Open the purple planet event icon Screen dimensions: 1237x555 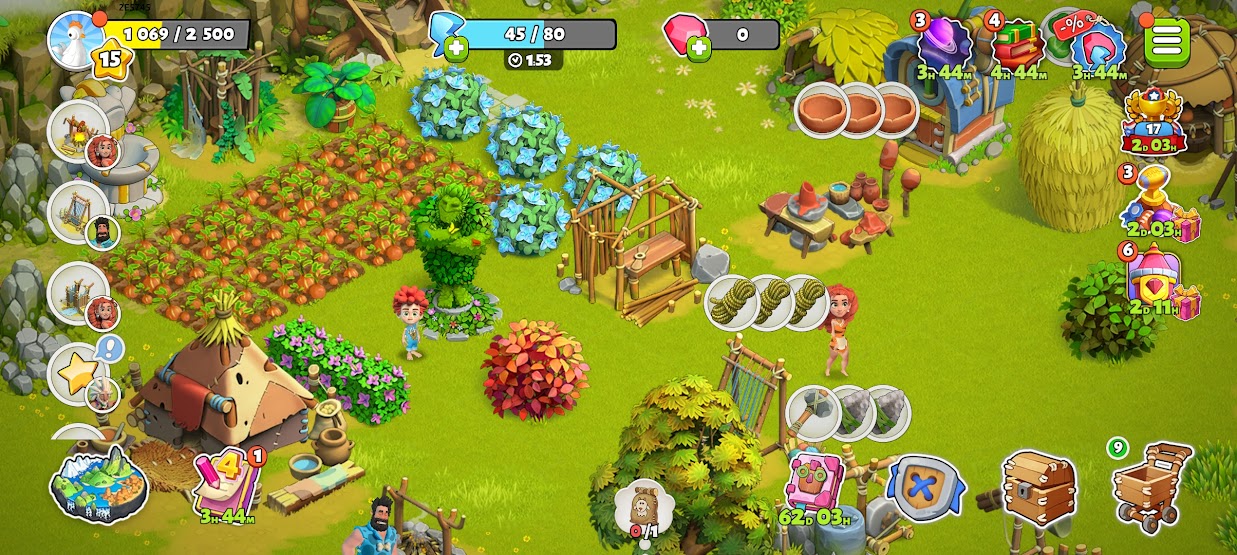pyautogui.click(x=944, y=44)
